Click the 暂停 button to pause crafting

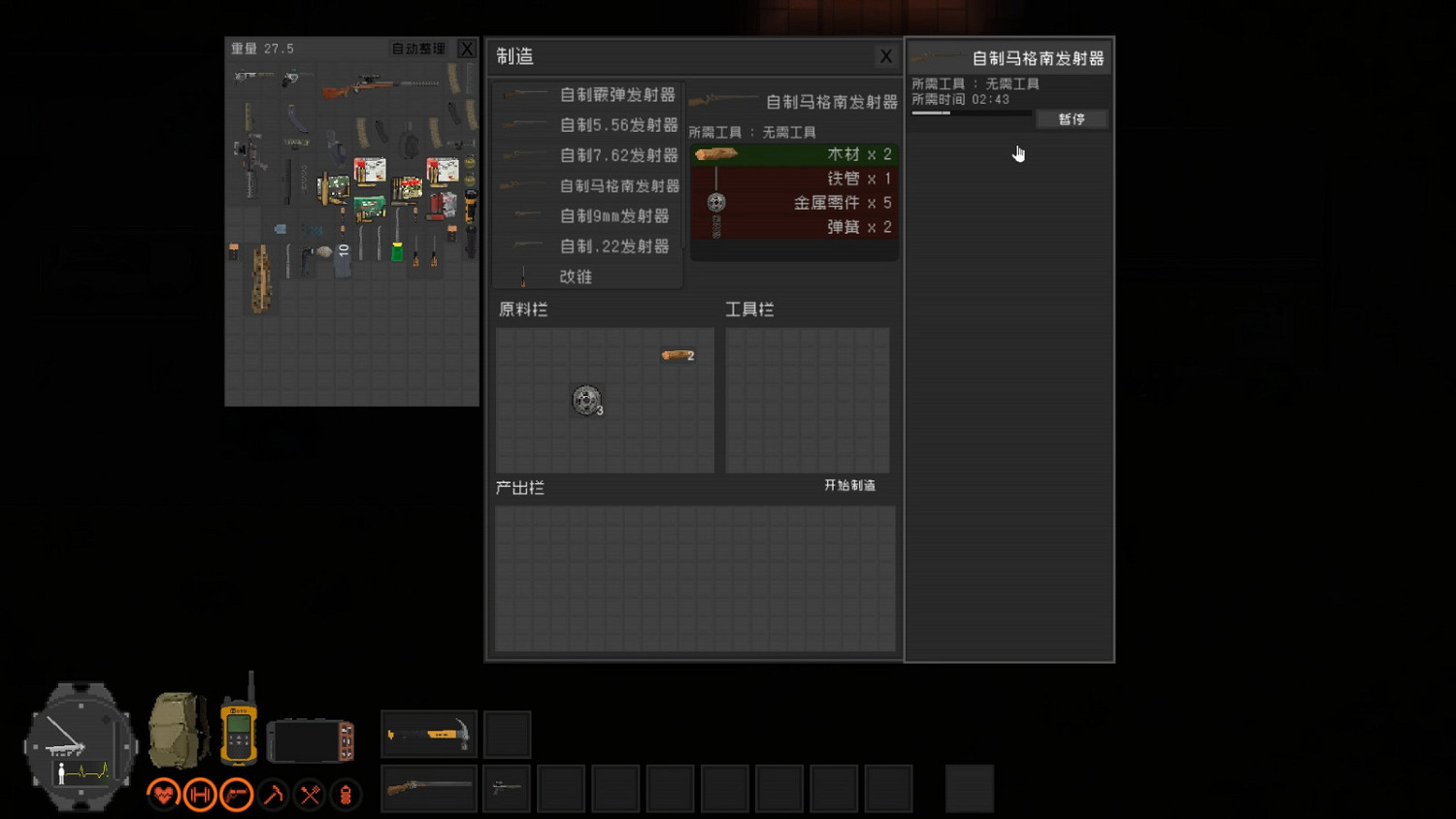(1071, 118)
